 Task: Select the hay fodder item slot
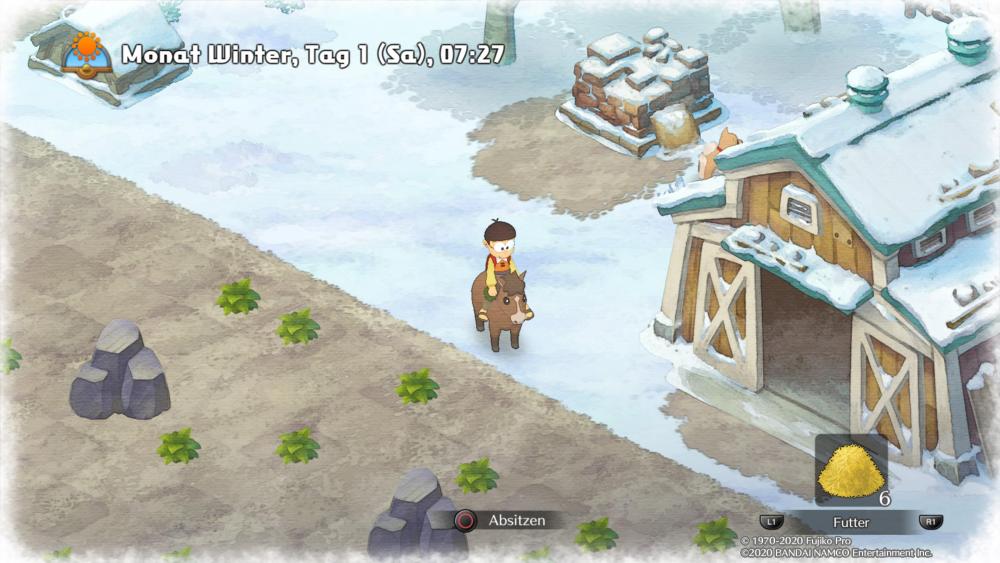pos(851,471)
